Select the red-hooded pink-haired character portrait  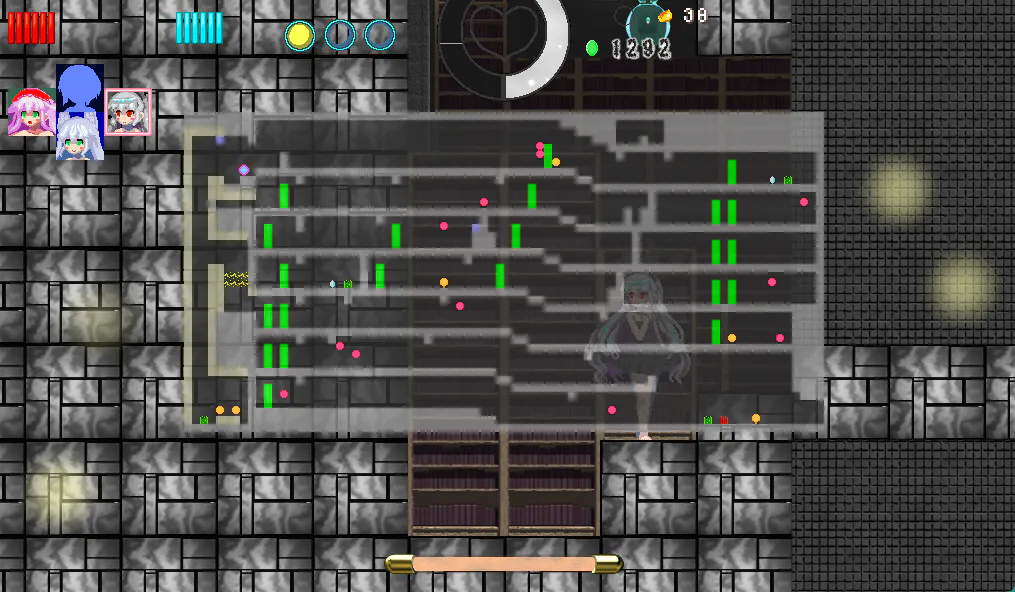(30, 113)
